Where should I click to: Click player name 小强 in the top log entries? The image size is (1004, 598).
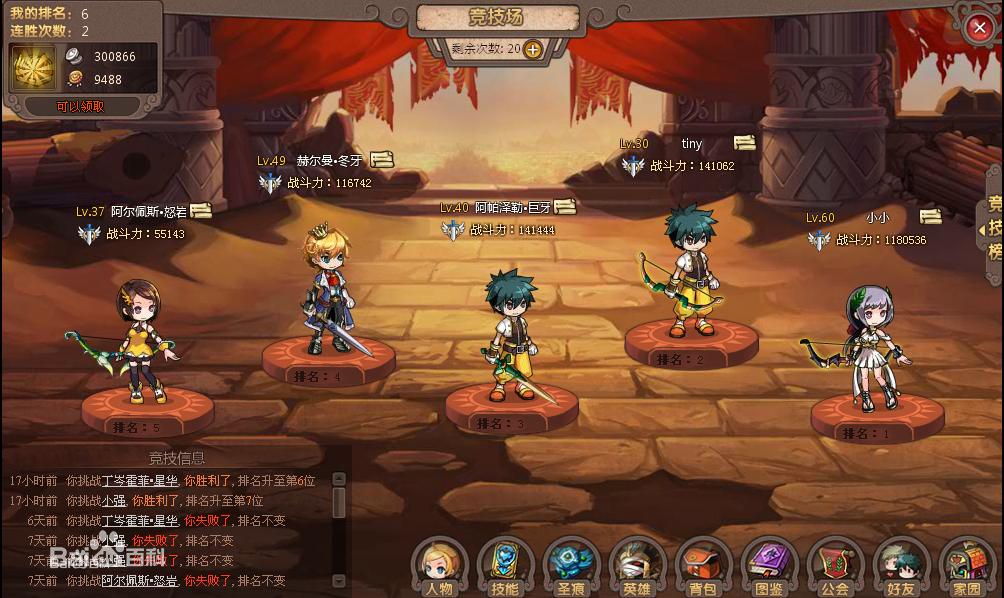113,500
